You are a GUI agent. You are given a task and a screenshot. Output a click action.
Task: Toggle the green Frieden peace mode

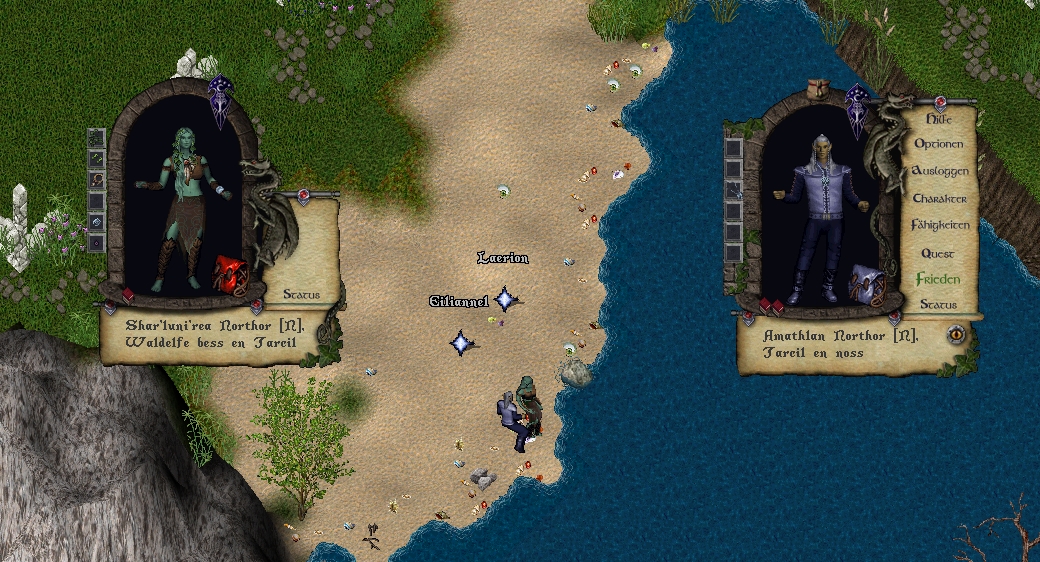click(938, 279)
